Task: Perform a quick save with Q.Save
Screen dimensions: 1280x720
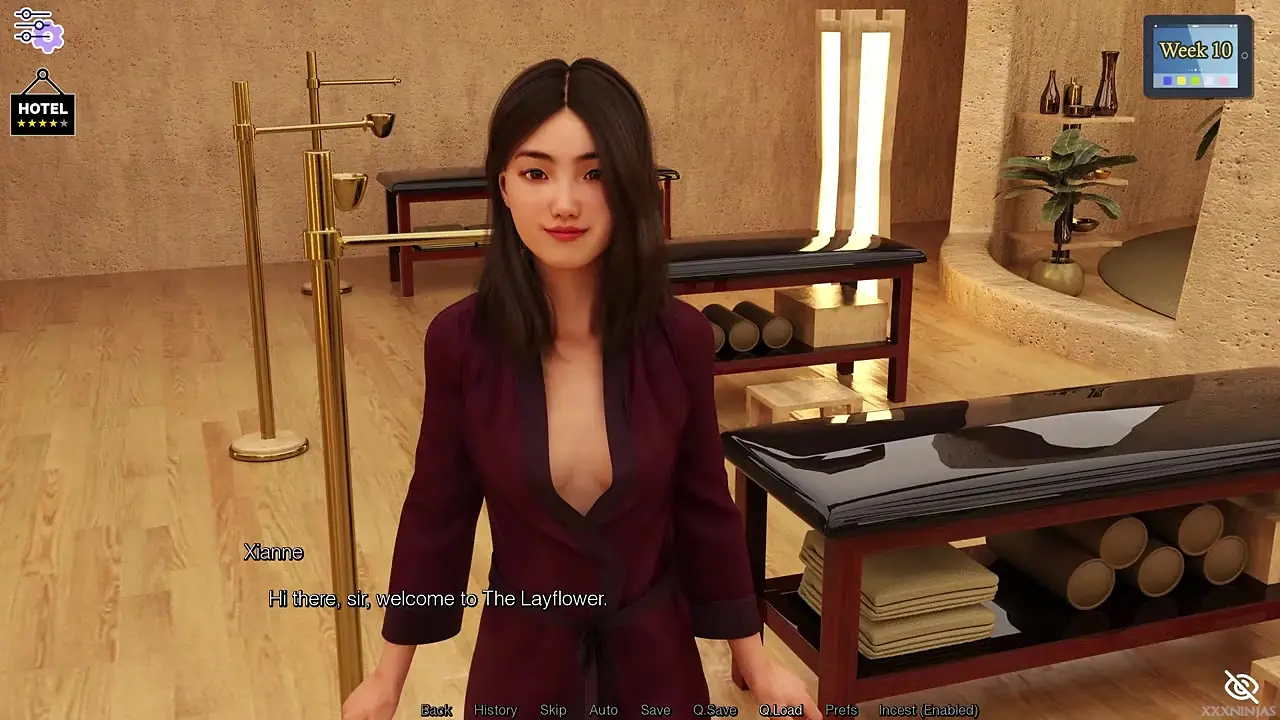Action: pos(715,710)
